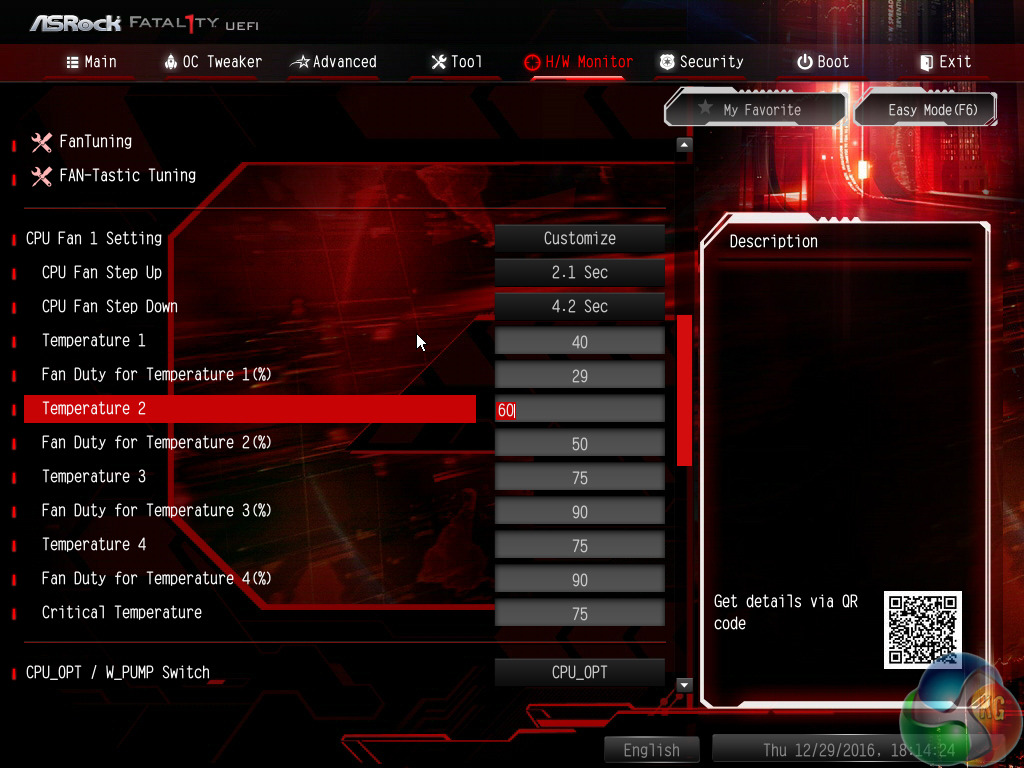The height and width of the screenshot is (768, 1024).
Task: Go to the Advanced tab
Action: (x=333, y=62)
